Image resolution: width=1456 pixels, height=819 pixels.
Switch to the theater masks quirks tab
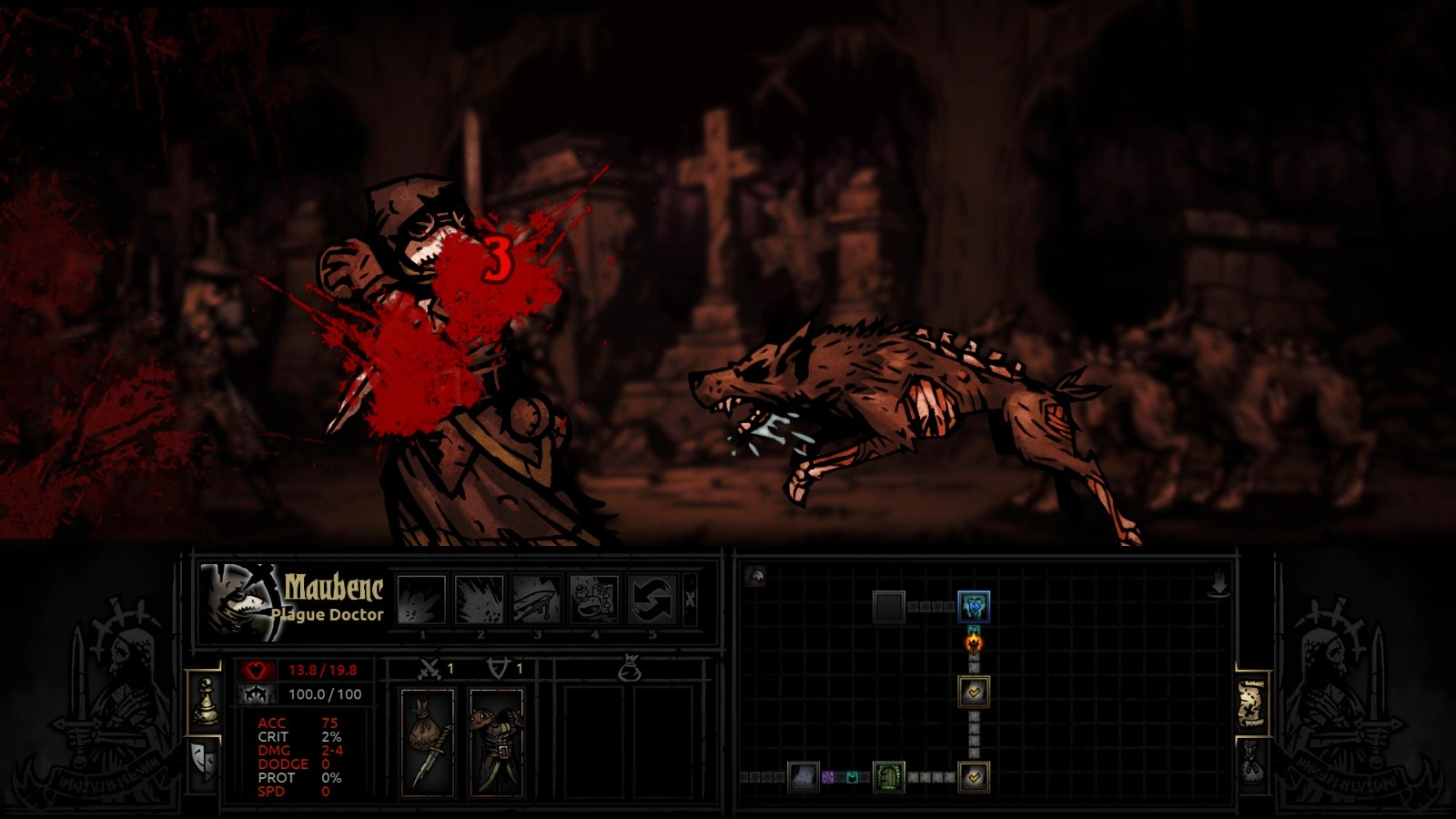click(204, 757)
